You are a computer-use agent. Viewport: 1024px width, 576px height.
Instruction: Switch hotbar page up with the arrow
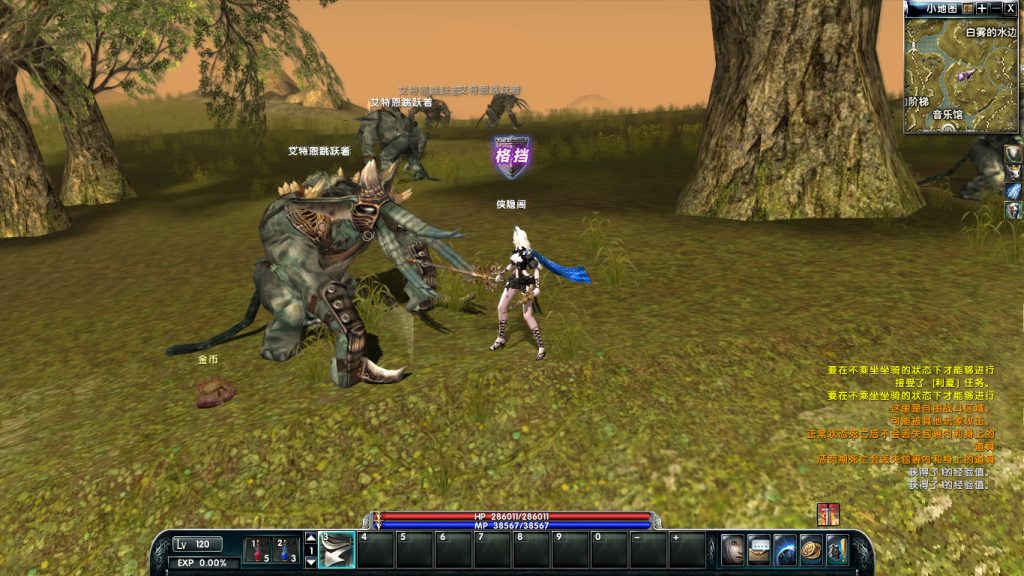[310, 539]
